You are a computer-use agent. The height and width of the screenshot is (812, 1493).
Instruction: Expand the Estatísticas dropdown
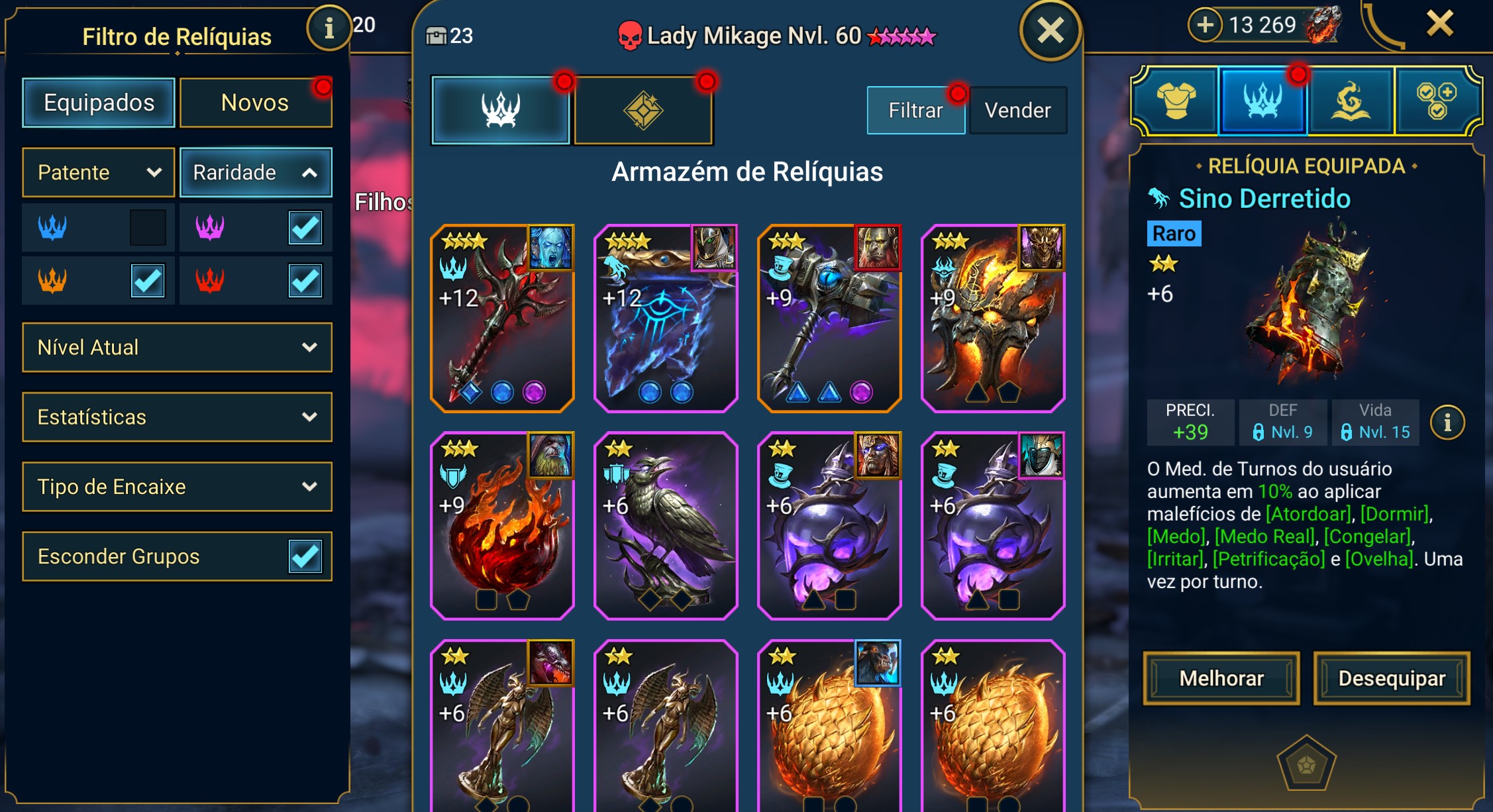click(x=177, y=417)
